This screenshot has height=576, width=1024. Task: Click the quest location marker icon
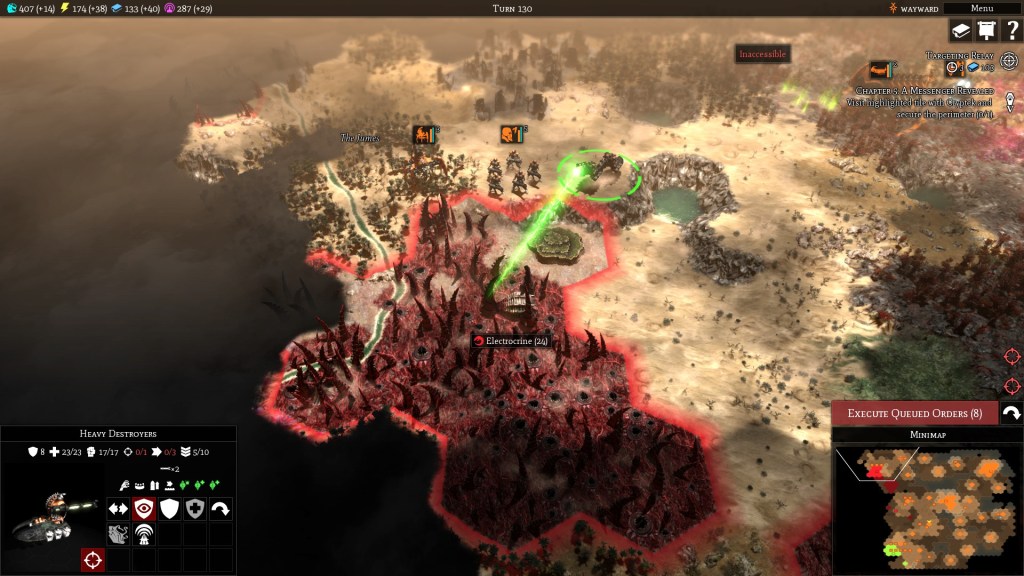point(1010,102)
